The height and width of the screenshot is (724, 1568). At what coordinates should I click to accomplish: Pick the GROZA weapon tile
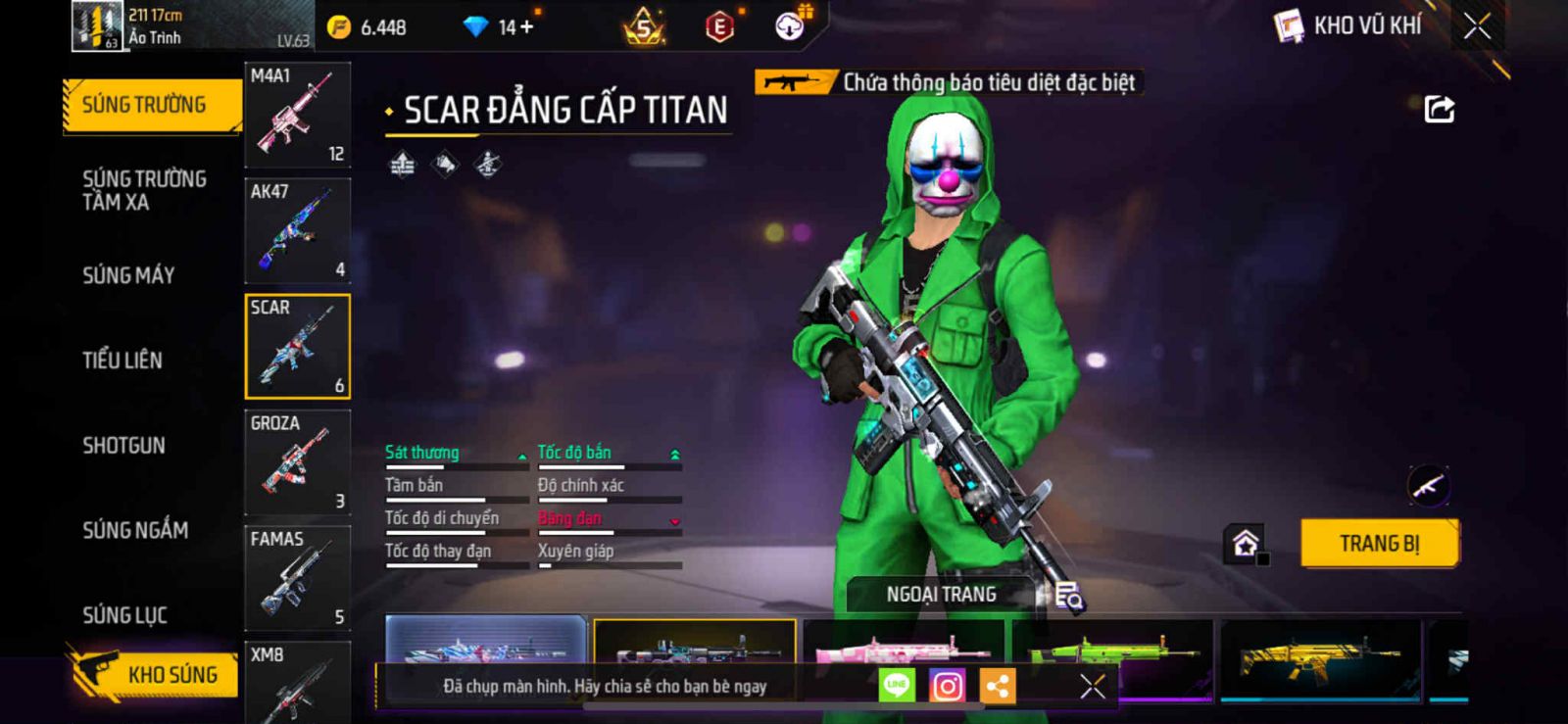coord(297,462)
